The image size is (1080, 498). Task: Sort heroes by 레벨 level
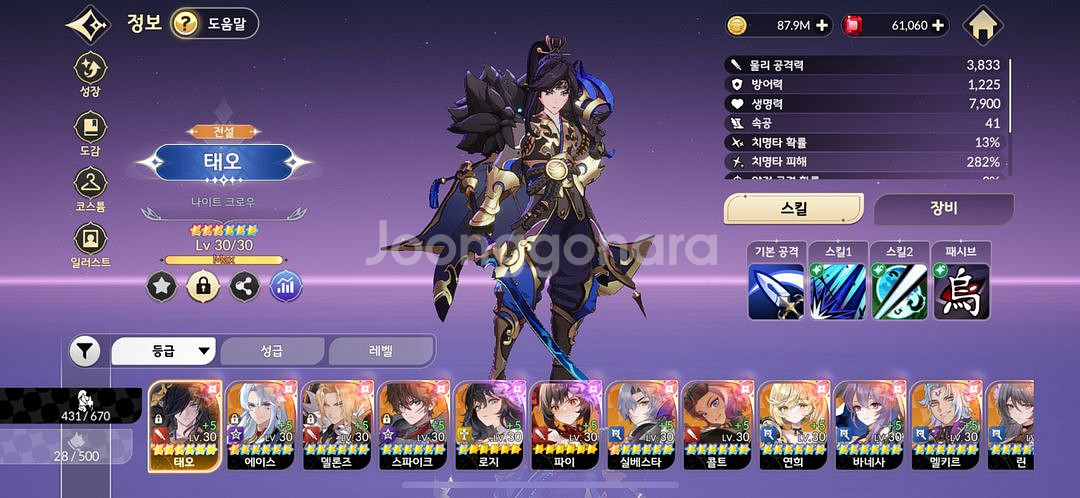click(381, 351)
